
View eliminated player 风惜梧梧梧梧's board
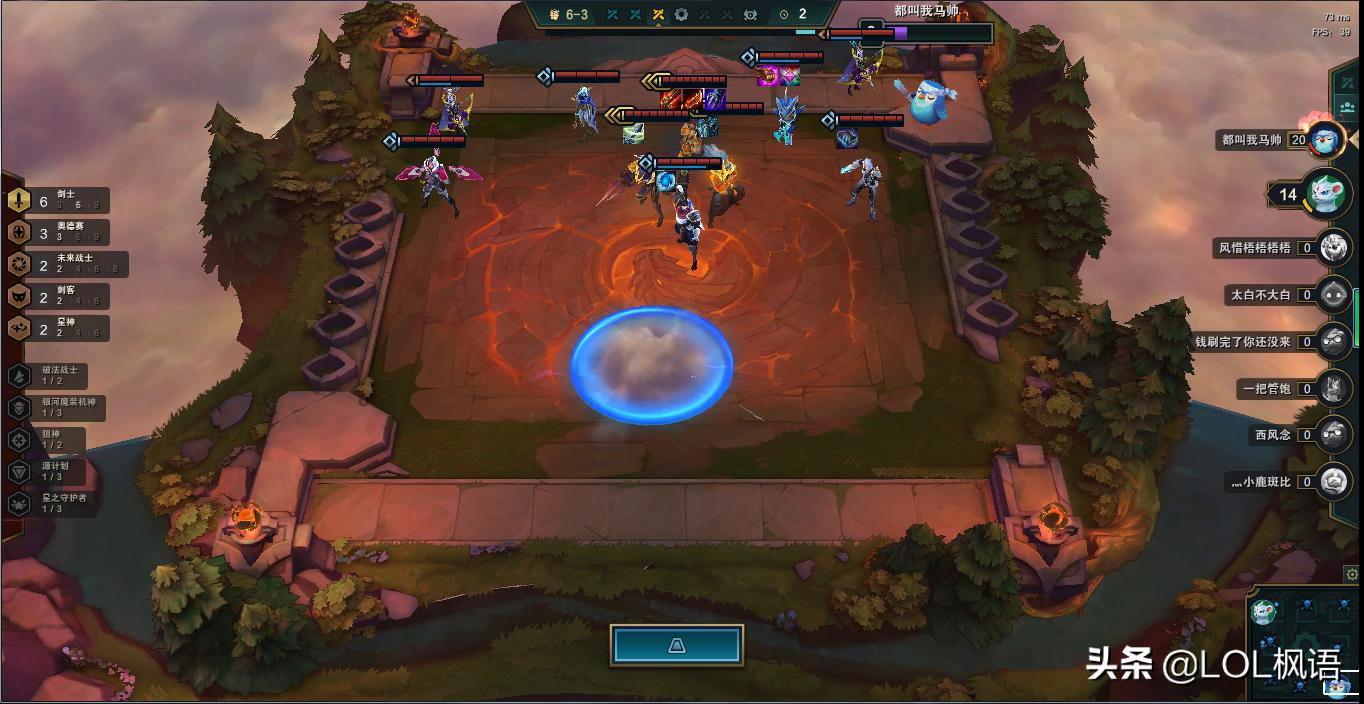1333,247
